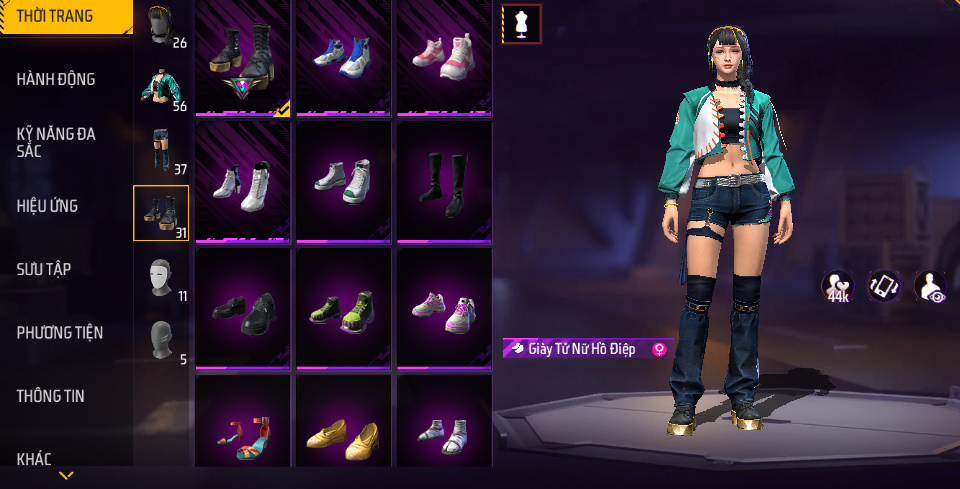The width and height of the screenshot is (960, 489).
Task: Select the white face mask category
Action: (x=161, y=277)
